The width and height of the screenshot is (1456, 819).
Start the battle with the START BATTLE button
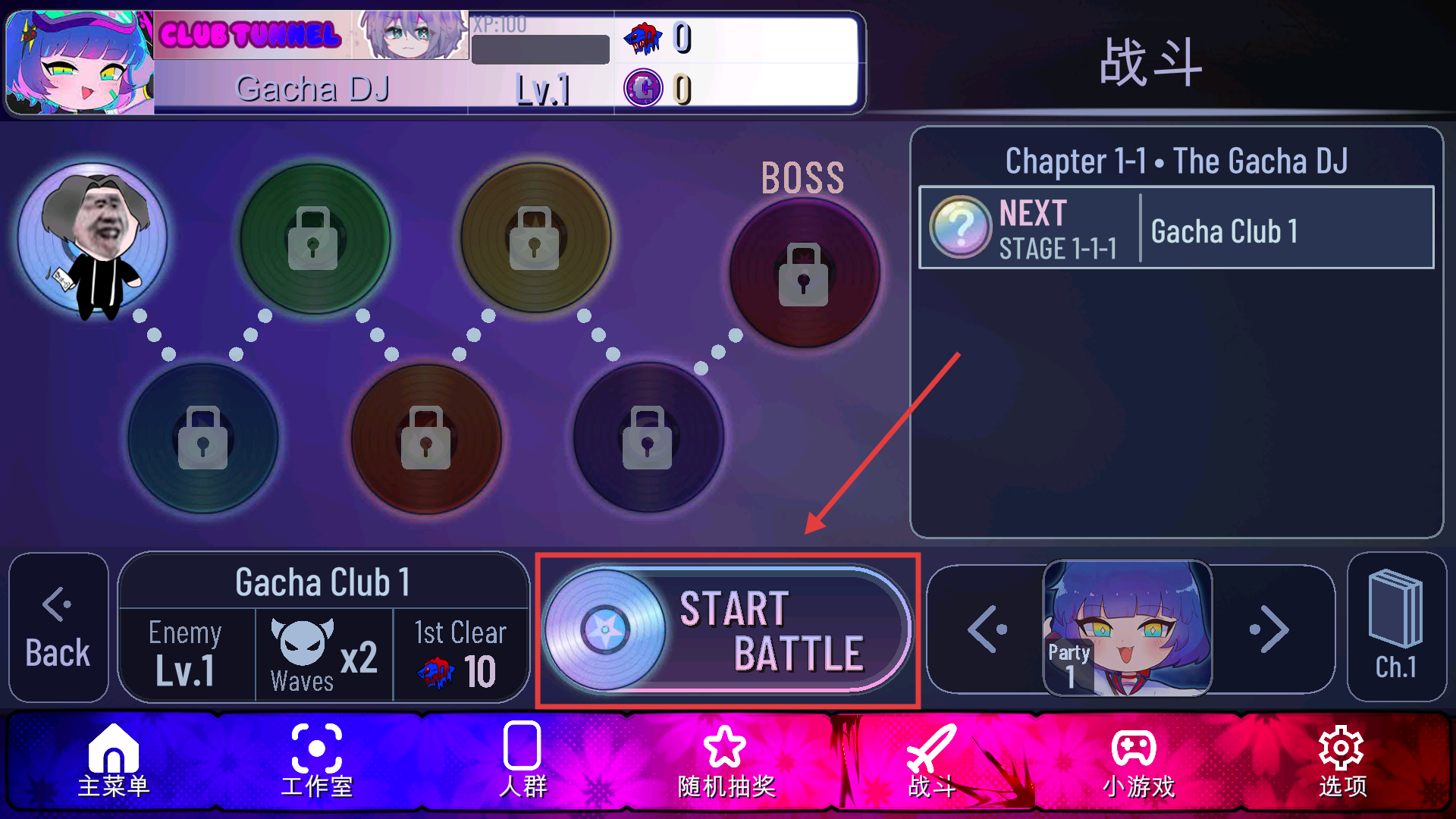click(x=728, y=630)
